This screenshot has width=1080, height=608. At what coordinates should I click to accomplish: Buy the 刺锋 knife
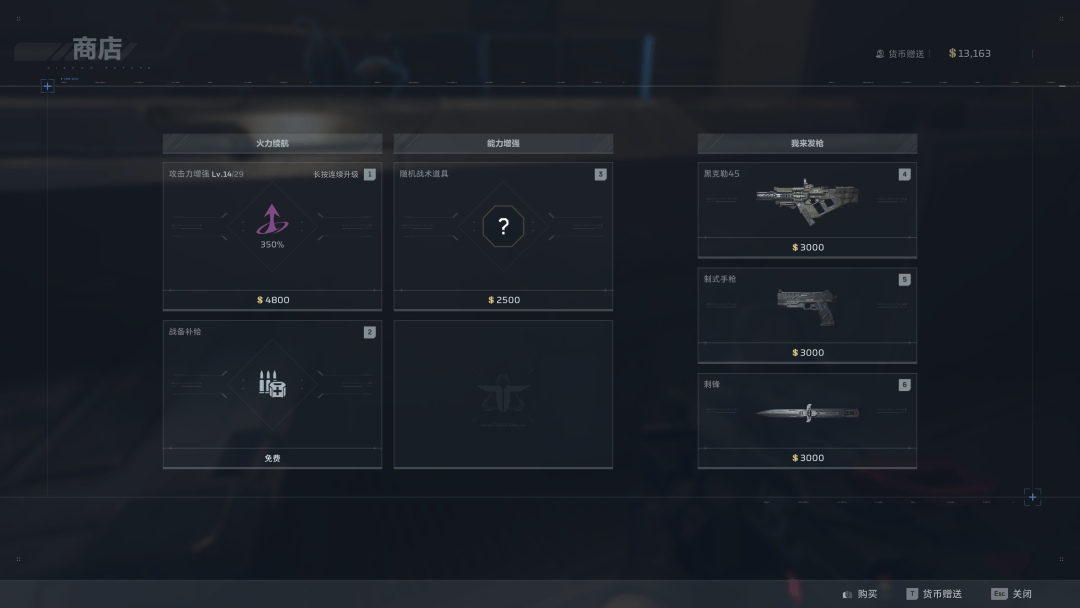[807, 420]
